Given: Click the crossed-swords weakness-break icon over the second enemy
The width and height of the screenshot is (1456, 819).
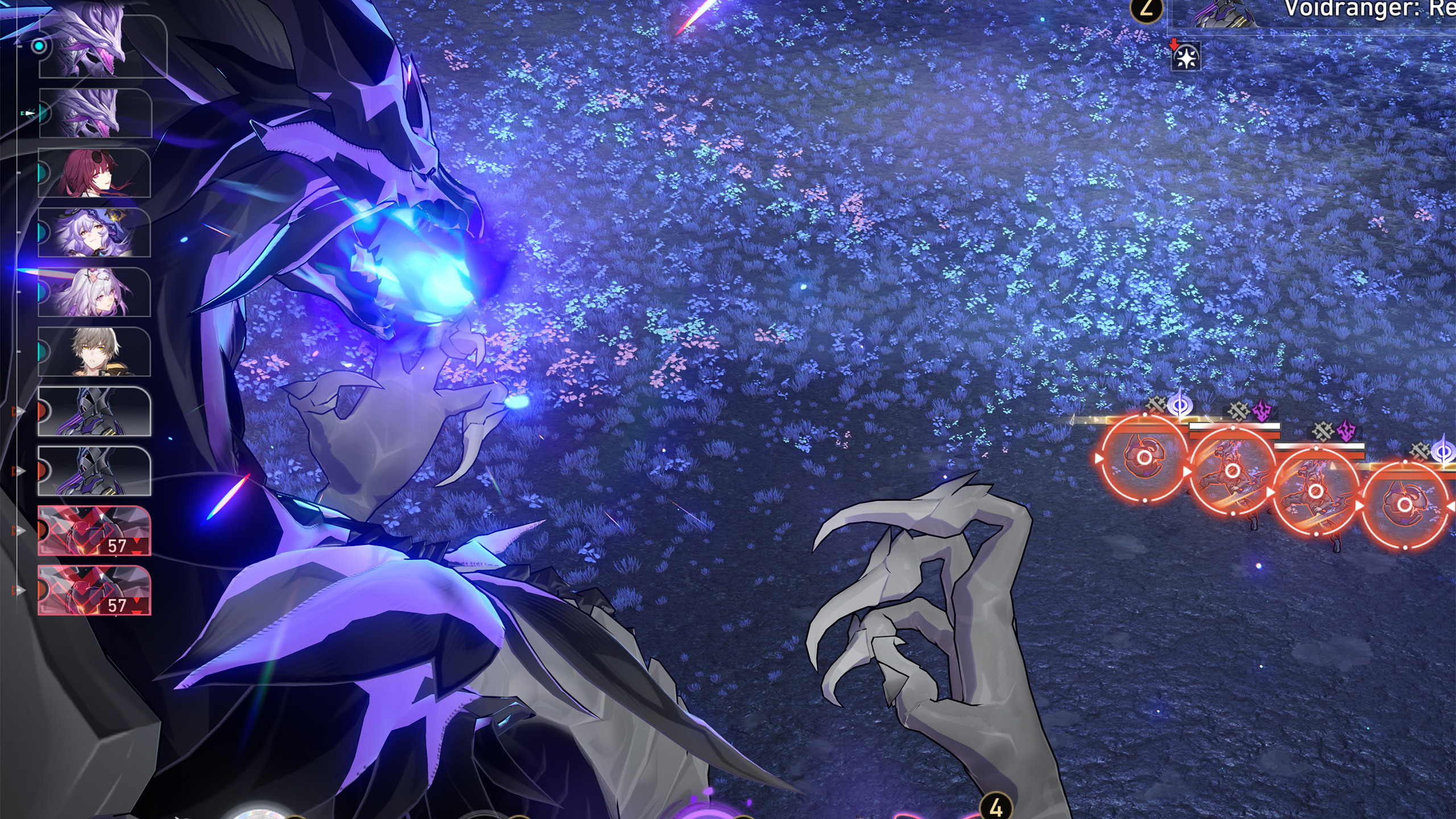Looking at the screenshot, I should 1238,411.
